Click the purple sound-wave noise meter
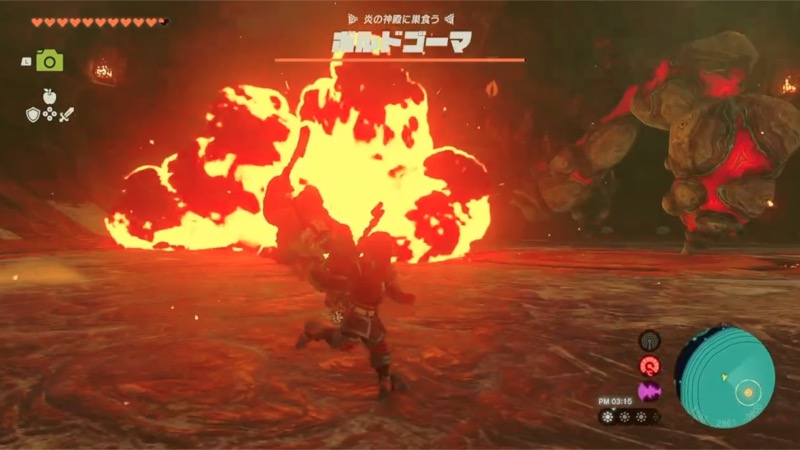The height and width of the screenshot is (450, 800). 648,389
